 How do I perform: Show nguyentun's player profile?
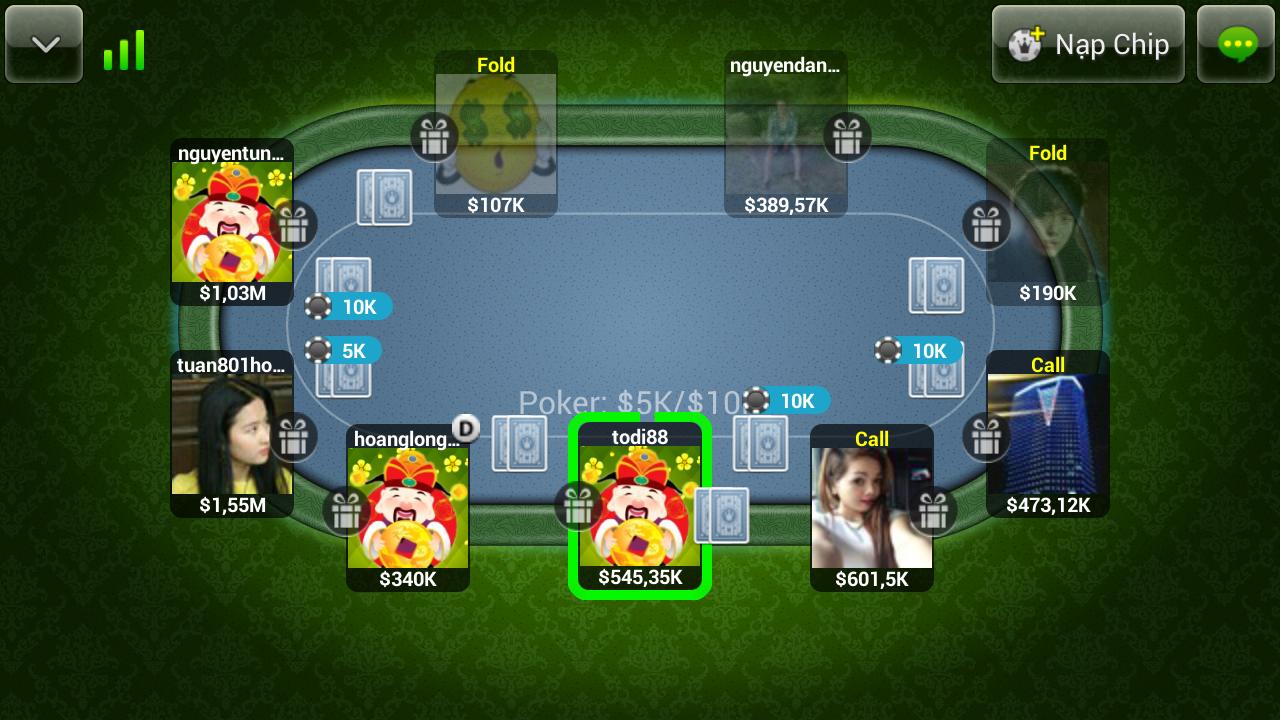tap(232, 222)
